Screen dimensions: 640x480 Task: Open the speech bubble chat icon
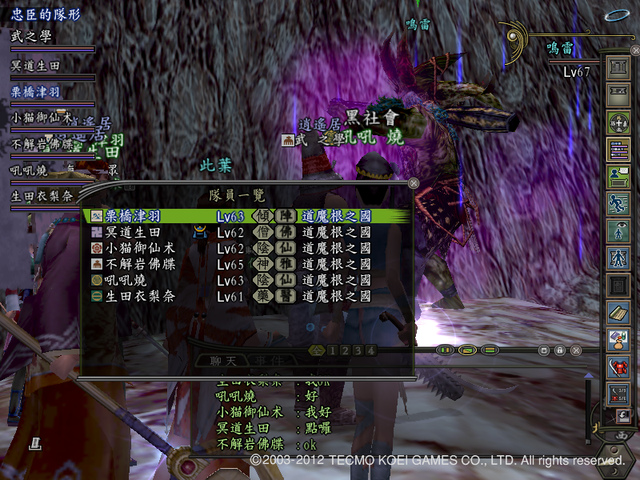(618, 176)
